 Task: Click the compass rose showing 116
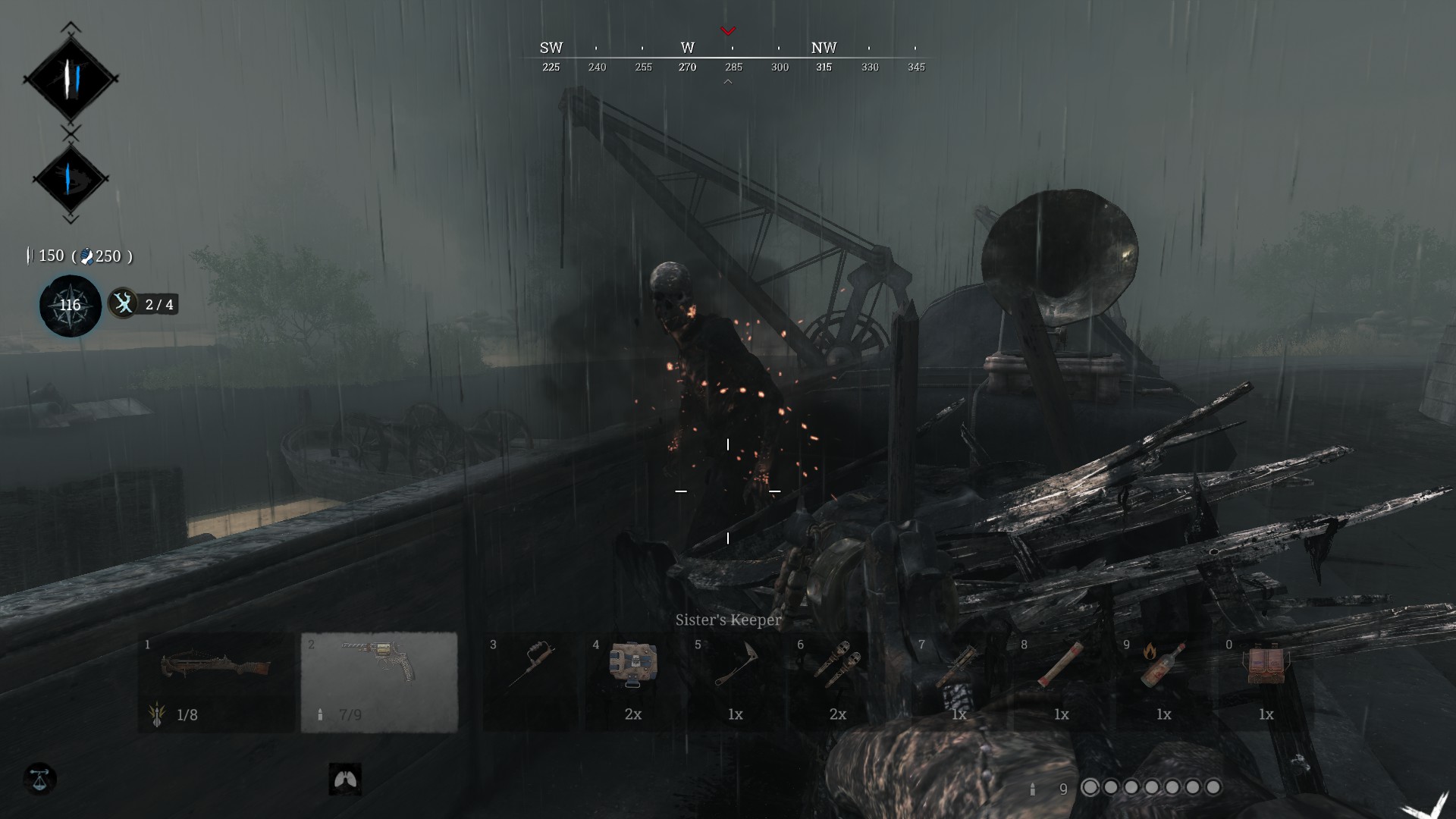[69, 306]
